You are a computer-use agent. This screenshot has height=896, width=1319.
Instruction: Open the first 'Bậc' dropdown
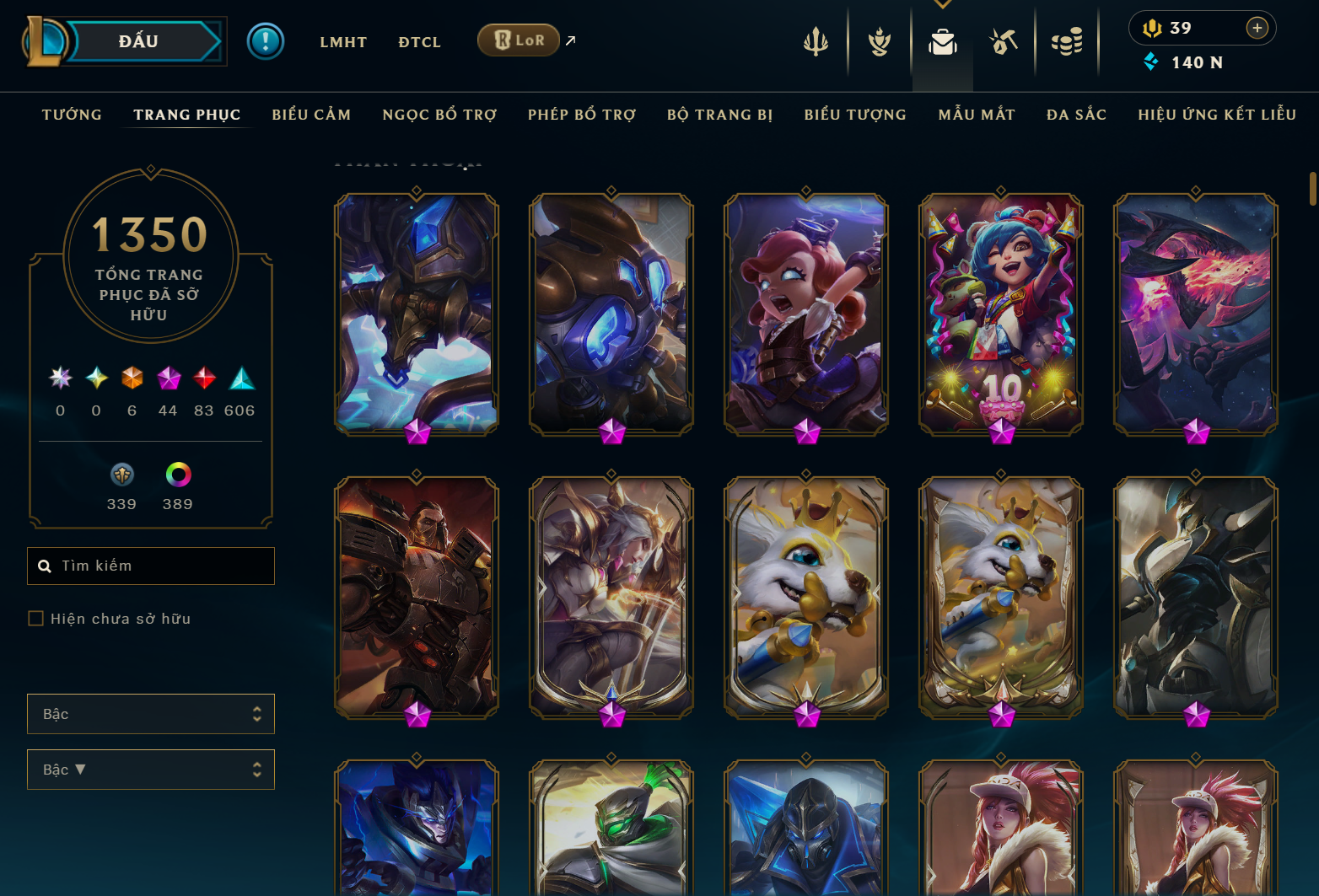point(151,714)
